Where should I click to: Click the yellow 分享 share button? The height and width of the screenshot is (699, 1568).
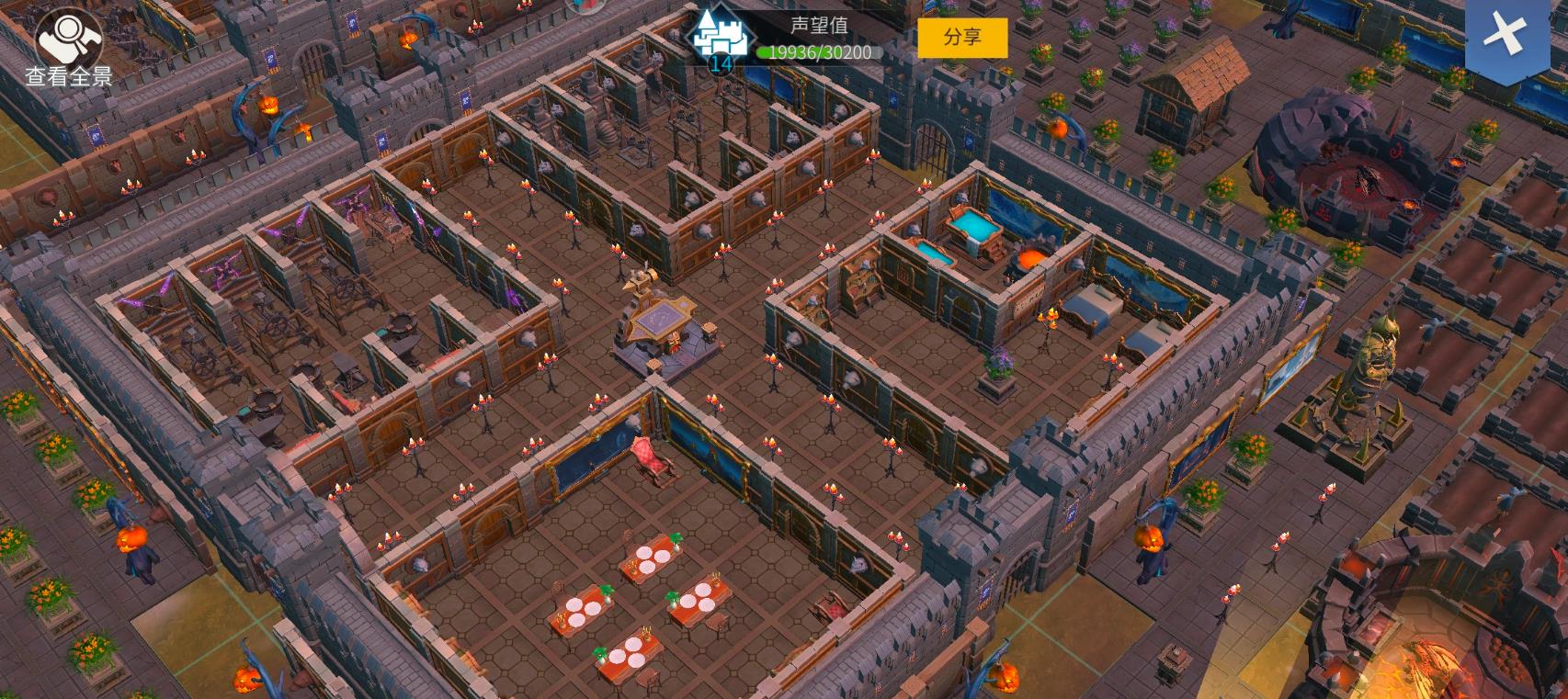pos(962,38)
